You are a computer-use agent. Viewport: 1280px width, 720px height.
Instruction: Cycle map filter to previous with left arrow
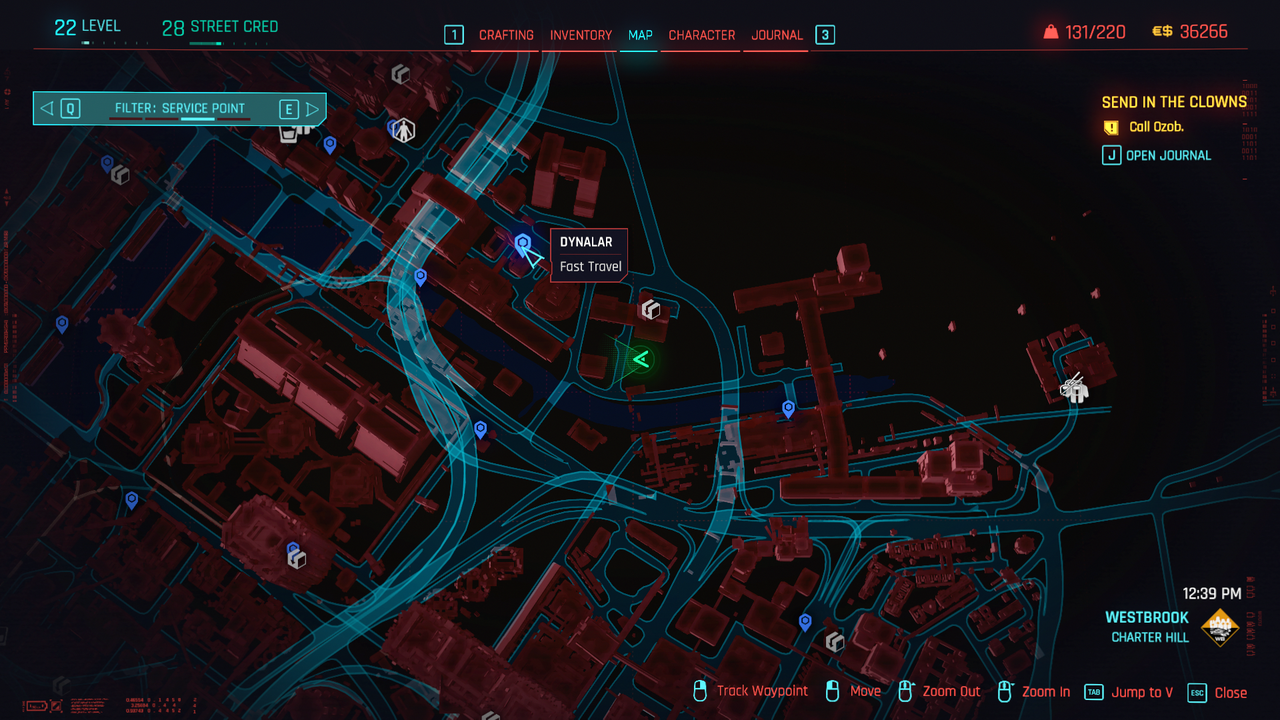click(x=47, y=108)
